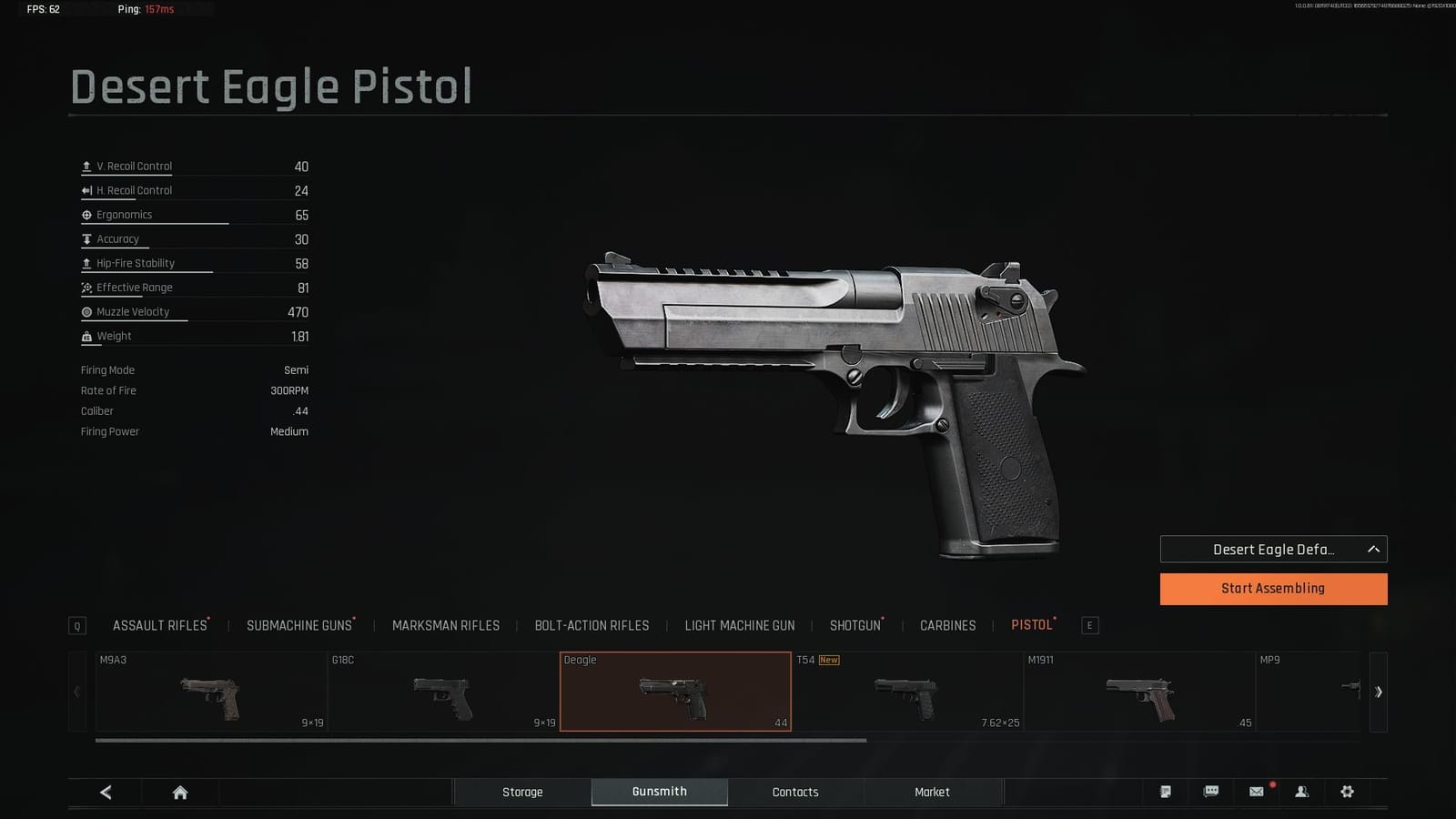Select the M1911 pistol thumbnail
This screenshot has height=819, width=1456.
point(1140,692)
